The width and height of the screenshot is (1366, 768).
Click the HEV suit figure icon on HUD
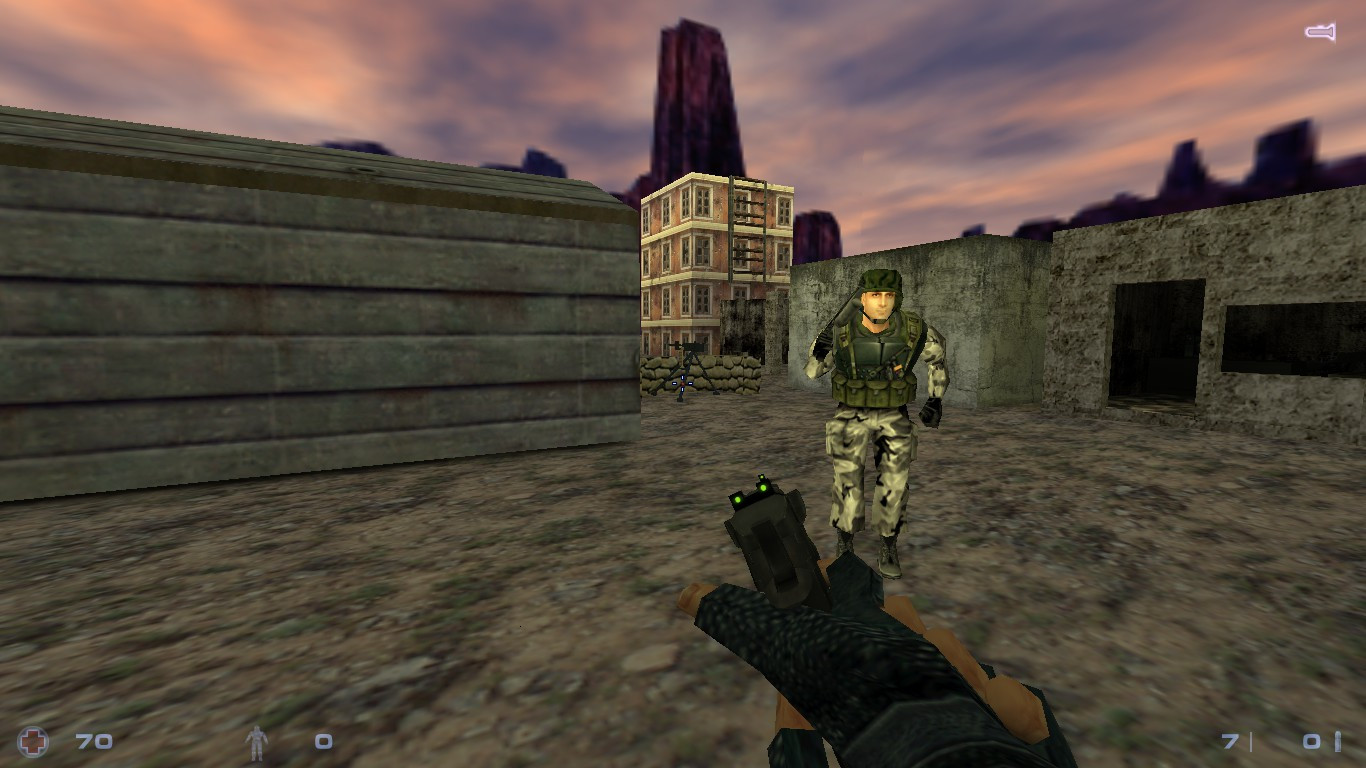(x=258, y=741)
